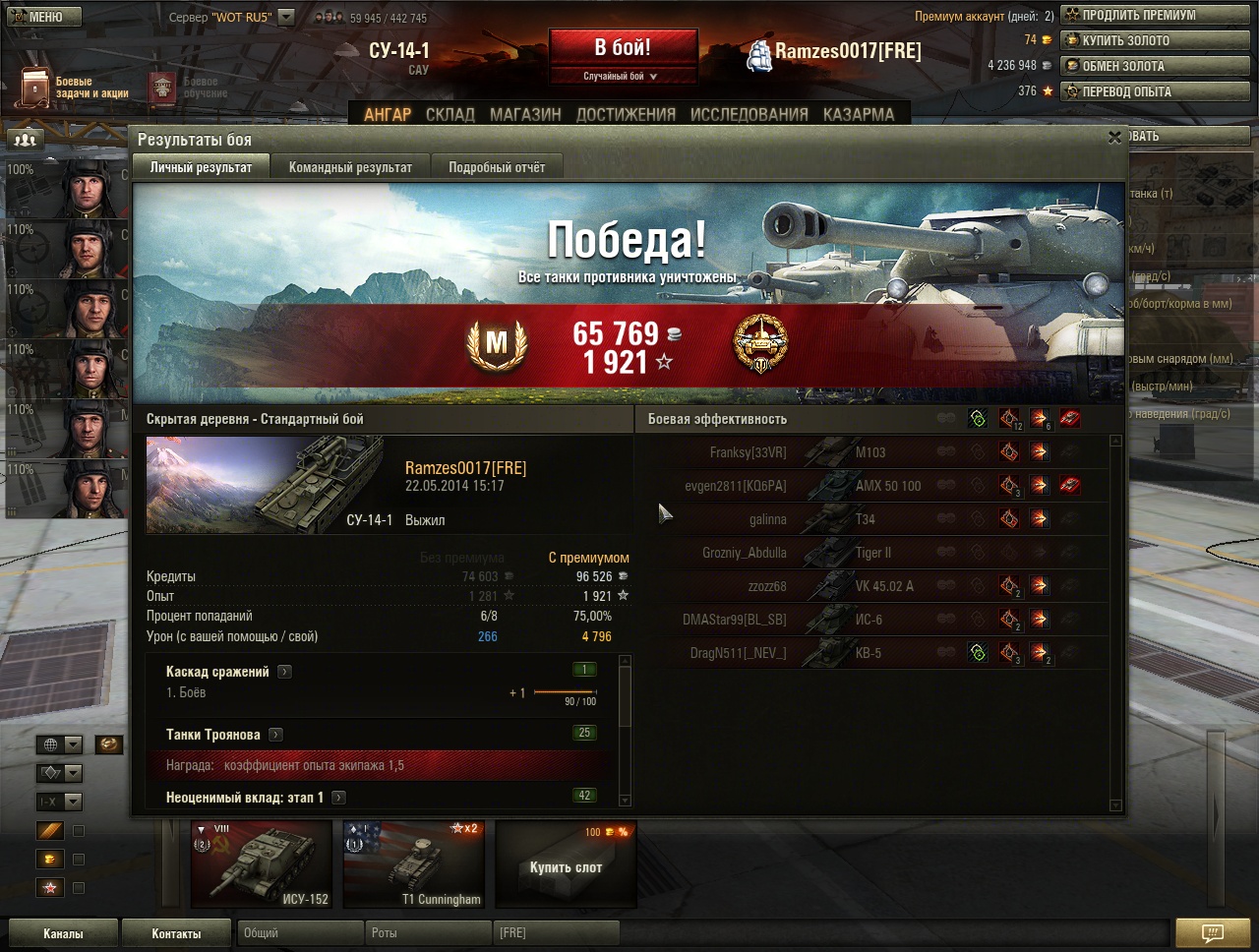The height and width of the screenshot is (952, 1259).
Task: Click the ПРОДЛИТЬ ПРЕМИУМ button
Action: coord(1154,15)
